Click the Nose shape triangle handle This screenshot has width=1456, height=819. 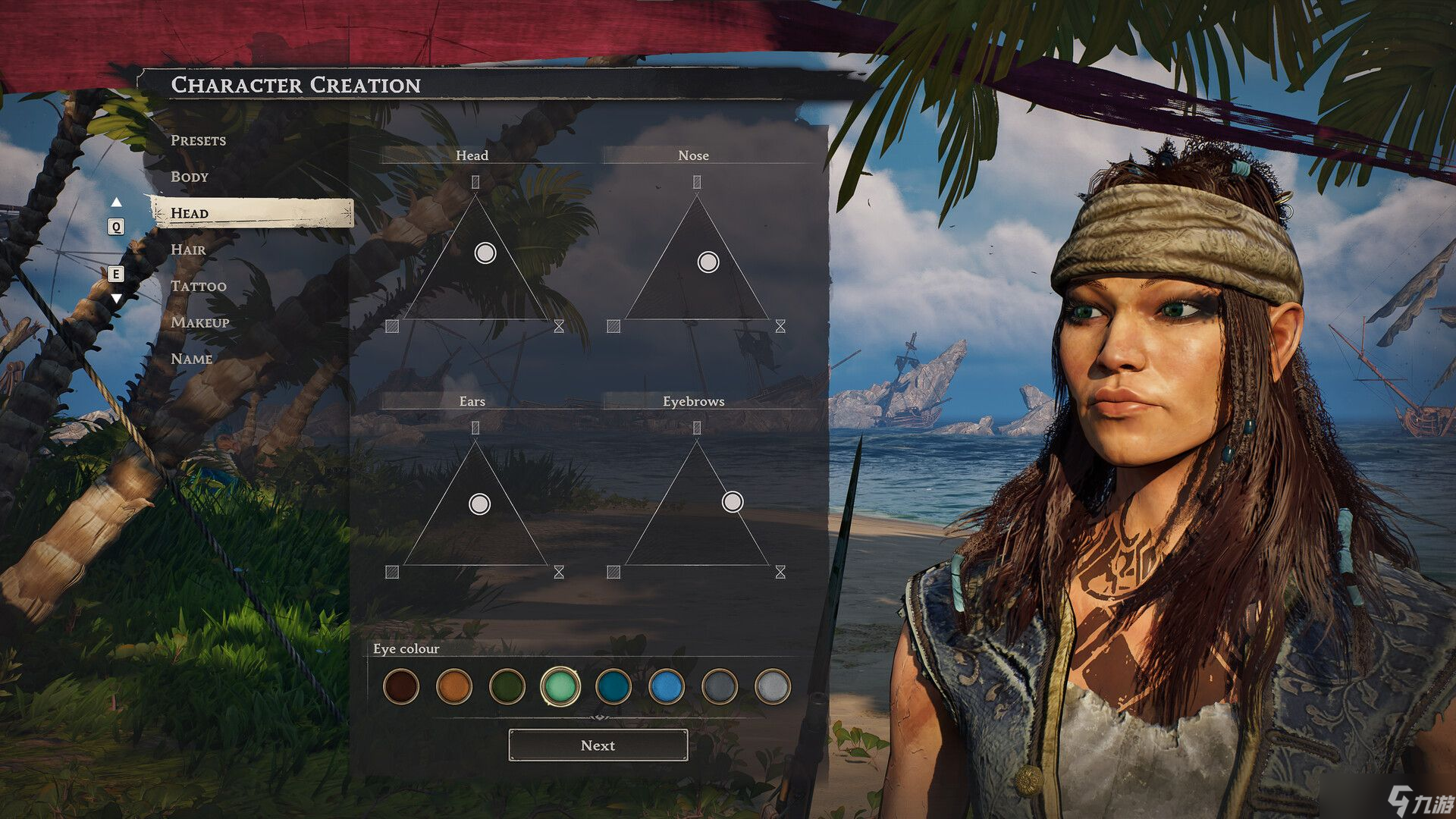tap(708, 262)
